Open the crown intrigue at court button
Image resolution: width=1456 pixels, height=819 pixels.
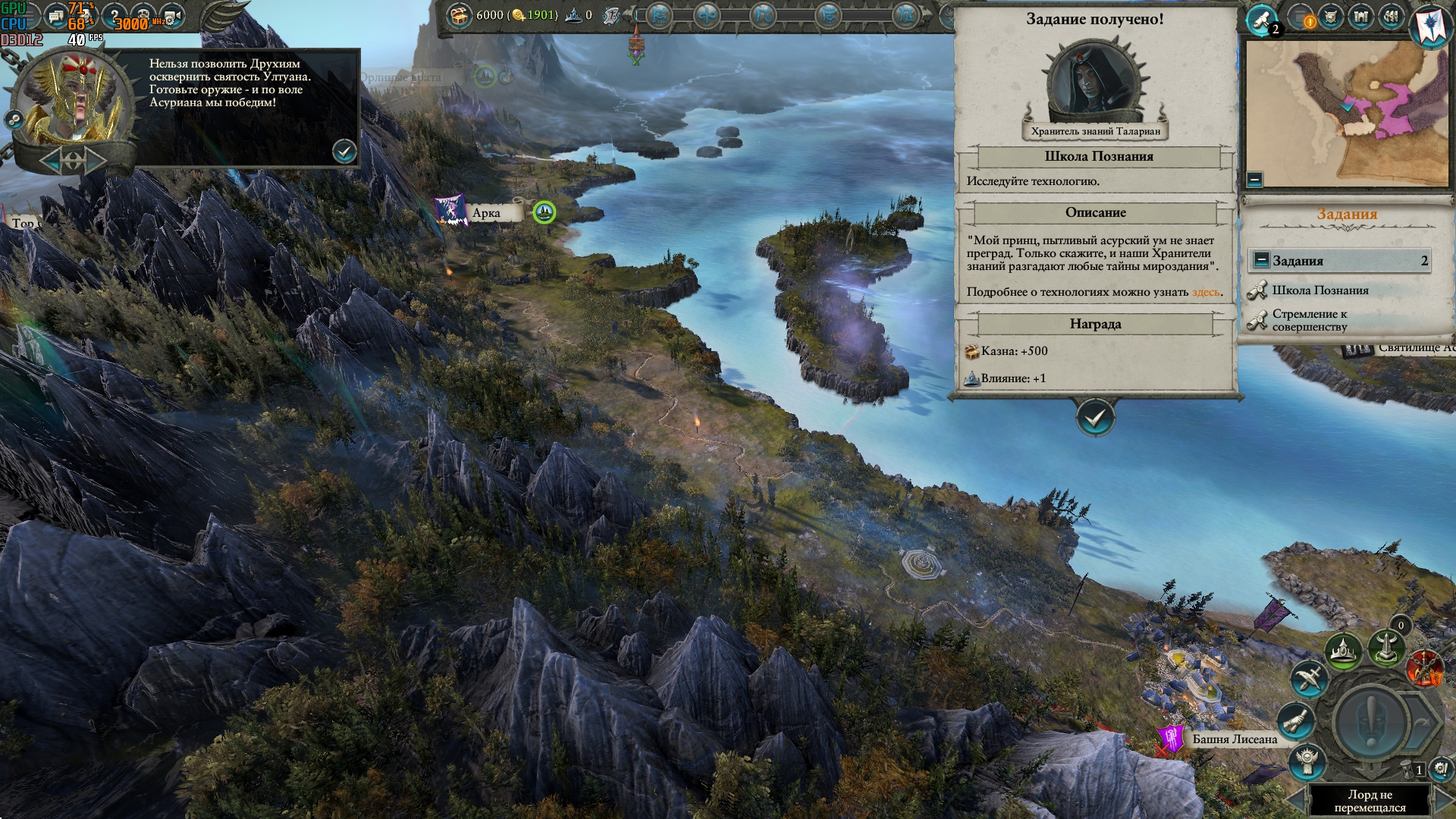point(1343,651)
